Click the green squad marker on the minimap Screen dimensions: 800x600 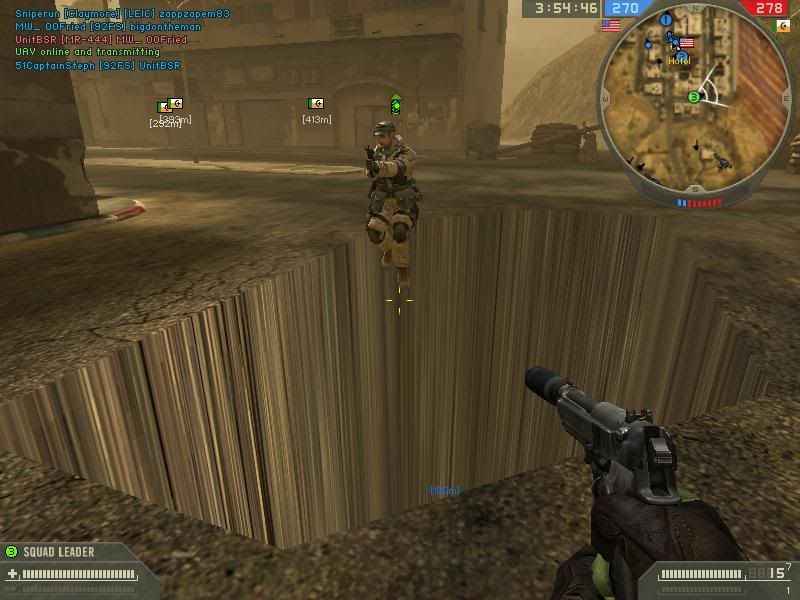click(693, 96)
